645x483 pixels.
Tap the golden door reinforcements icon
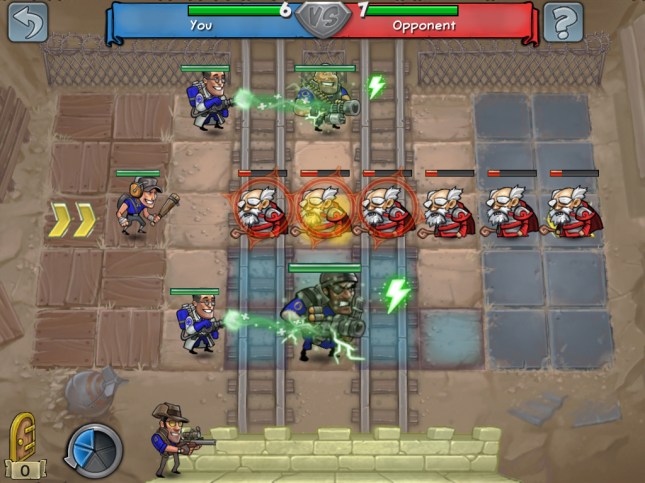pyautogui.click(x=22, y=437)
